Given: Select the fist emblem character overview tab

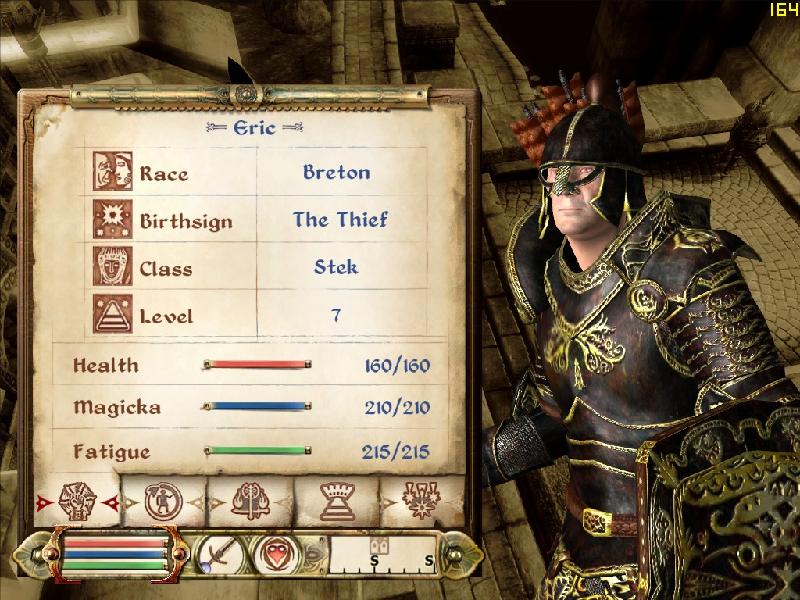Looking at the screenshot, I should pos(77,500).
